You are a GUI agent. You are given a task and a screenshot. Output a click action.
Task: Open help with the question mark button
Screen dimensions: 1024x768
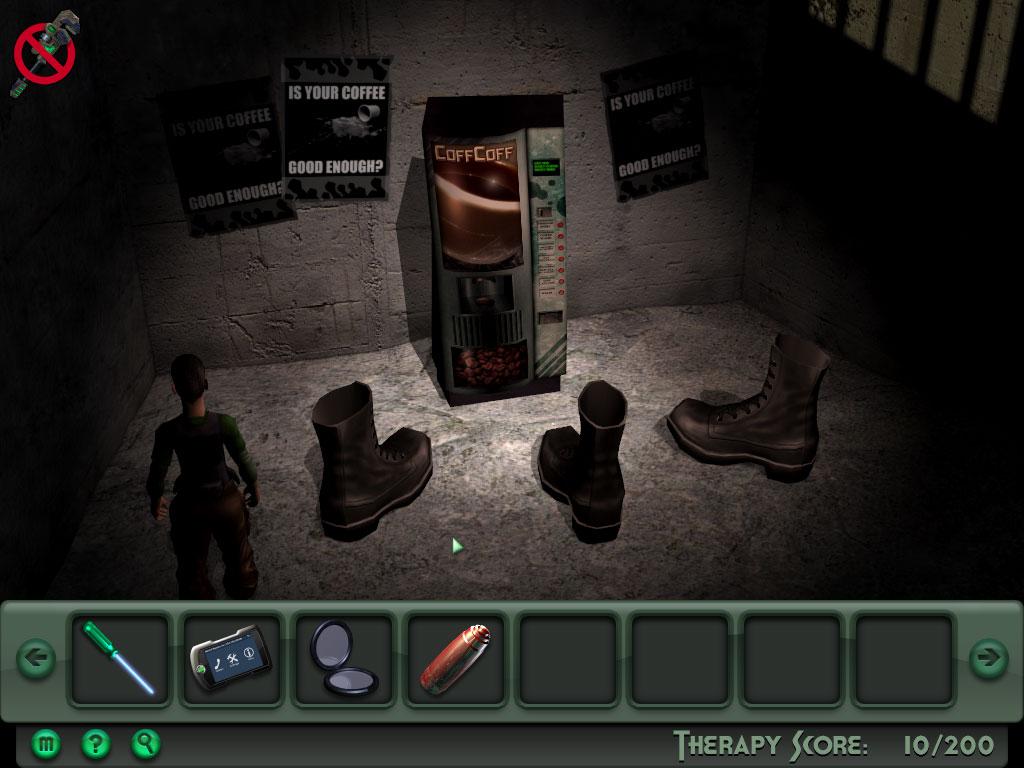96,743
